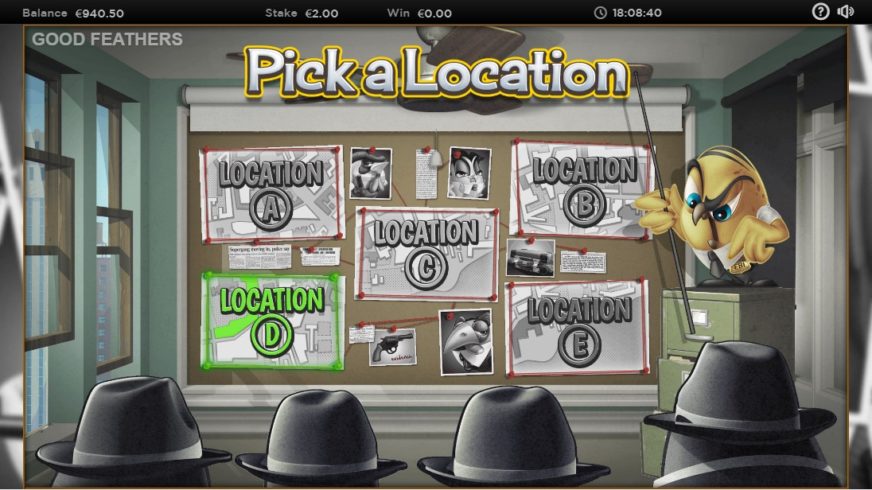Image resolution: width=872 pixels, height=490 pixels.
Task: Toggle the sound speaker icon
Action: [x=846, y=12]
